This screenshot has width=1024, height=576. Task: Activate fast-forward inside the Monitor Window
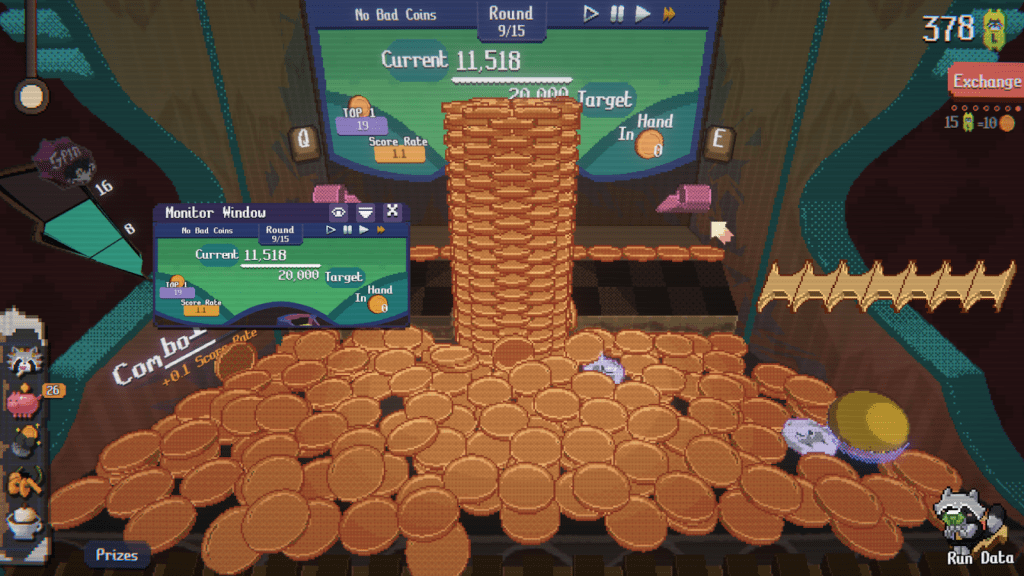380,230
